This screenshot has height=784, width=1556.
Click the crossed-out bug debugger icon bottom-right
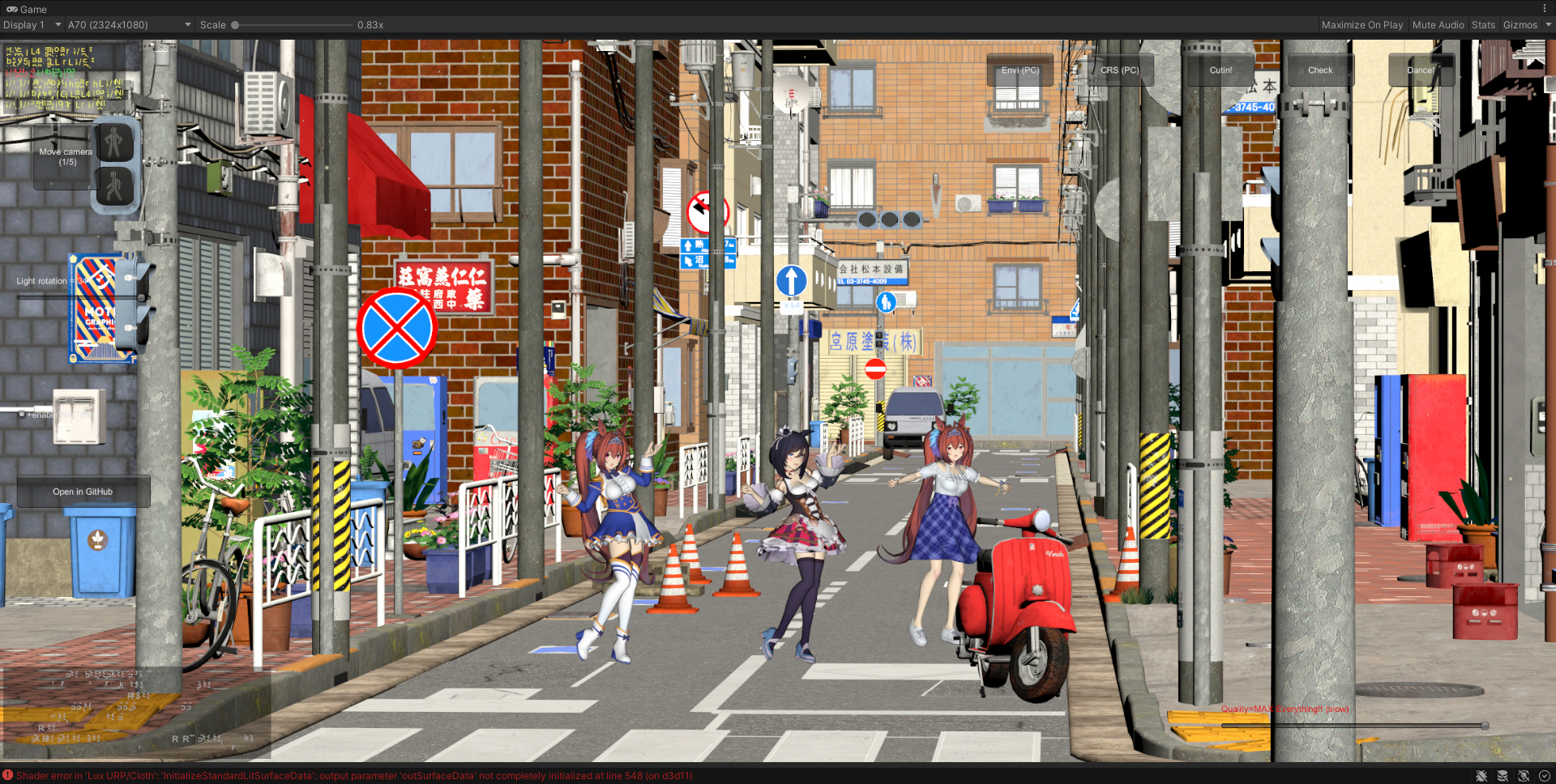(x=1481, y=775)
